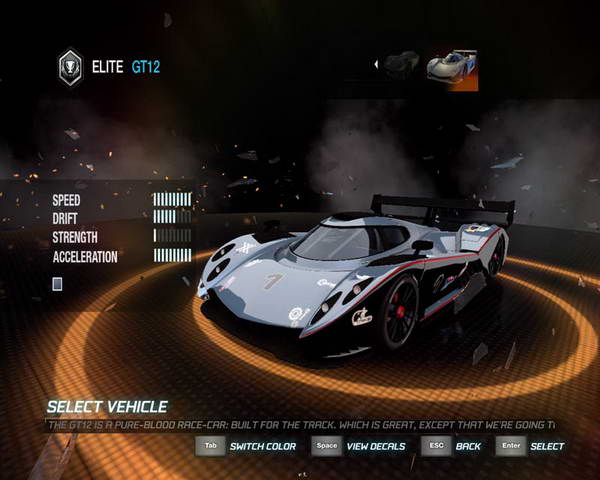Screen dimensions: 600x480
Task: Confirm the GT12 with Select
Action: [x=547, y=446]
